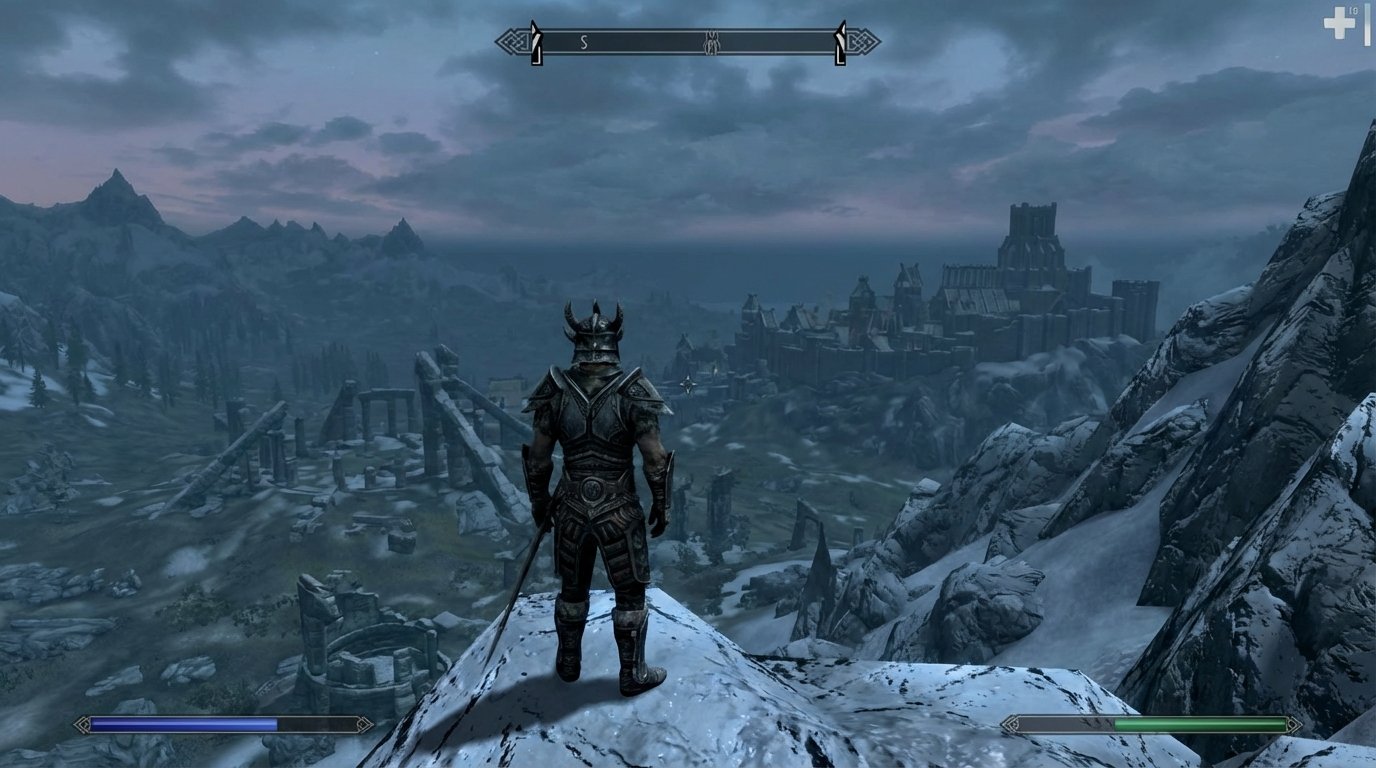Screen dimensions: 1376x768
Task: Click the item count number beside the cross
Action: (x=1354, y=11)
